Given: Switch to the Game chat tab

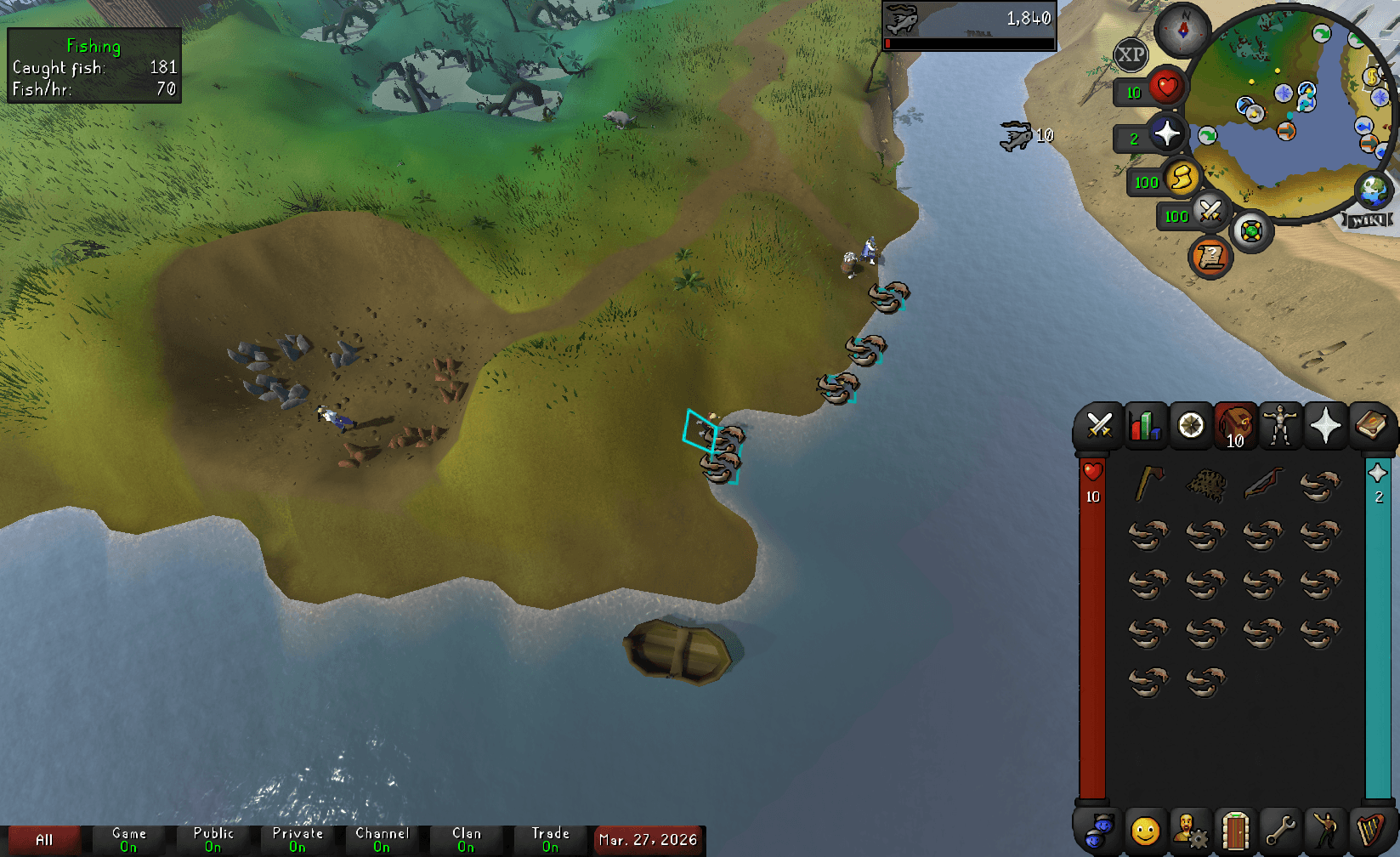Looking at the screenshot, I should [x=128, y=837].
